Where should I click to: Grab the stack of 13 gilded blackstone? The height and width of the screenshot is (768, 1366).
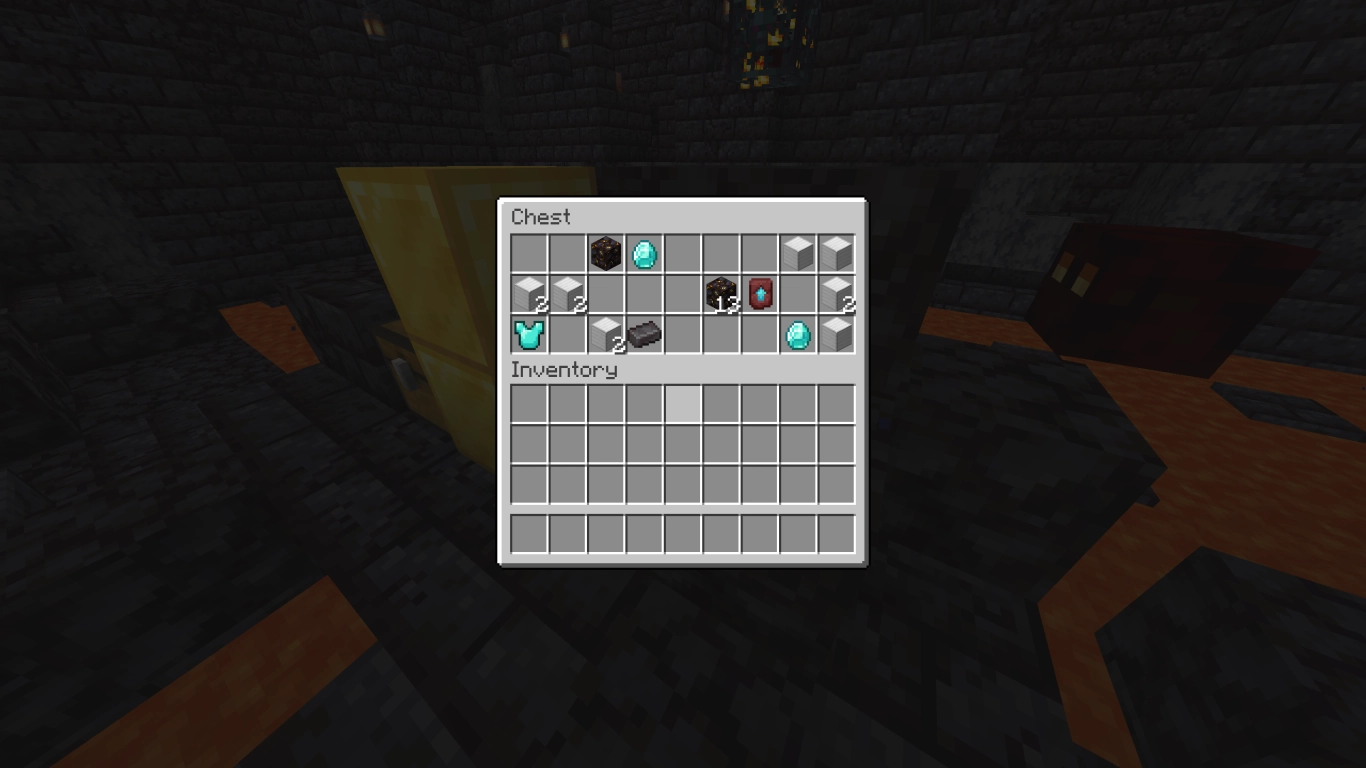coord(721,294)
